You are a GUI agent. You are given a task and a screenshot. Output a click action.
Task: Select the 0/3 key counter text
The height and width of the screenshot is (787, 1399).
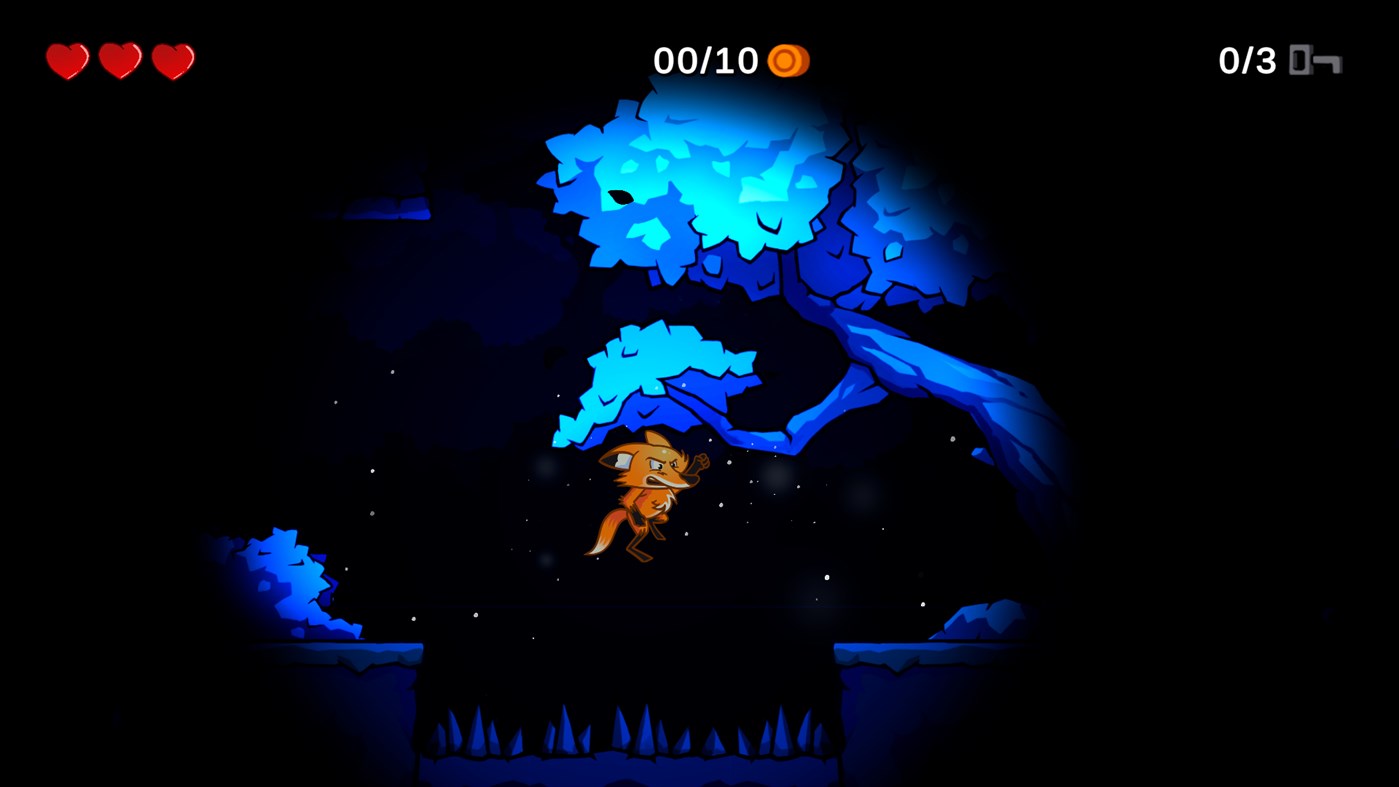click(1247, 60)
